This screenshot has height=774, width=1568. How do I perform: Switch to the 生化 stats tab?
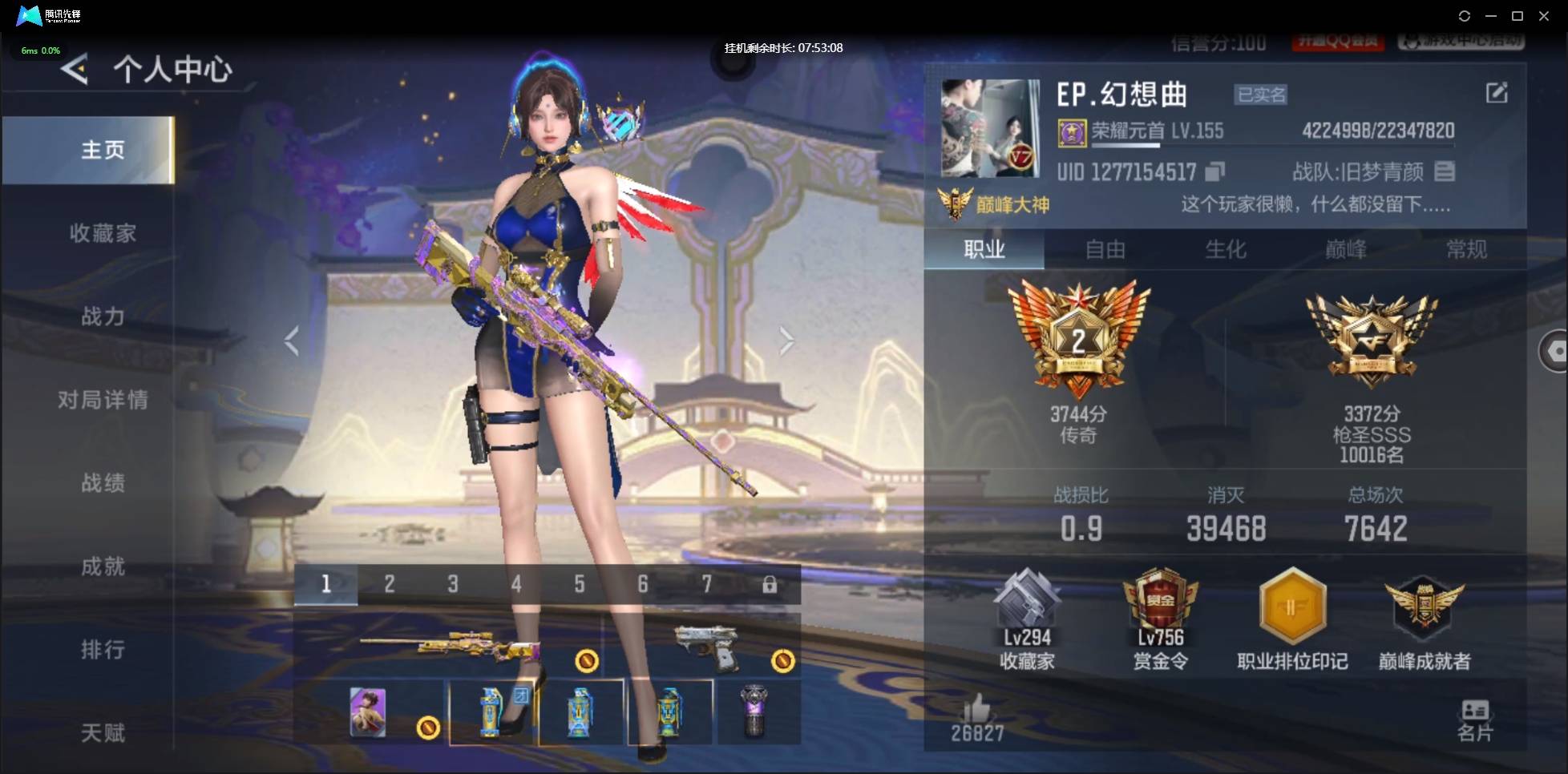[x=1227, y=250]
